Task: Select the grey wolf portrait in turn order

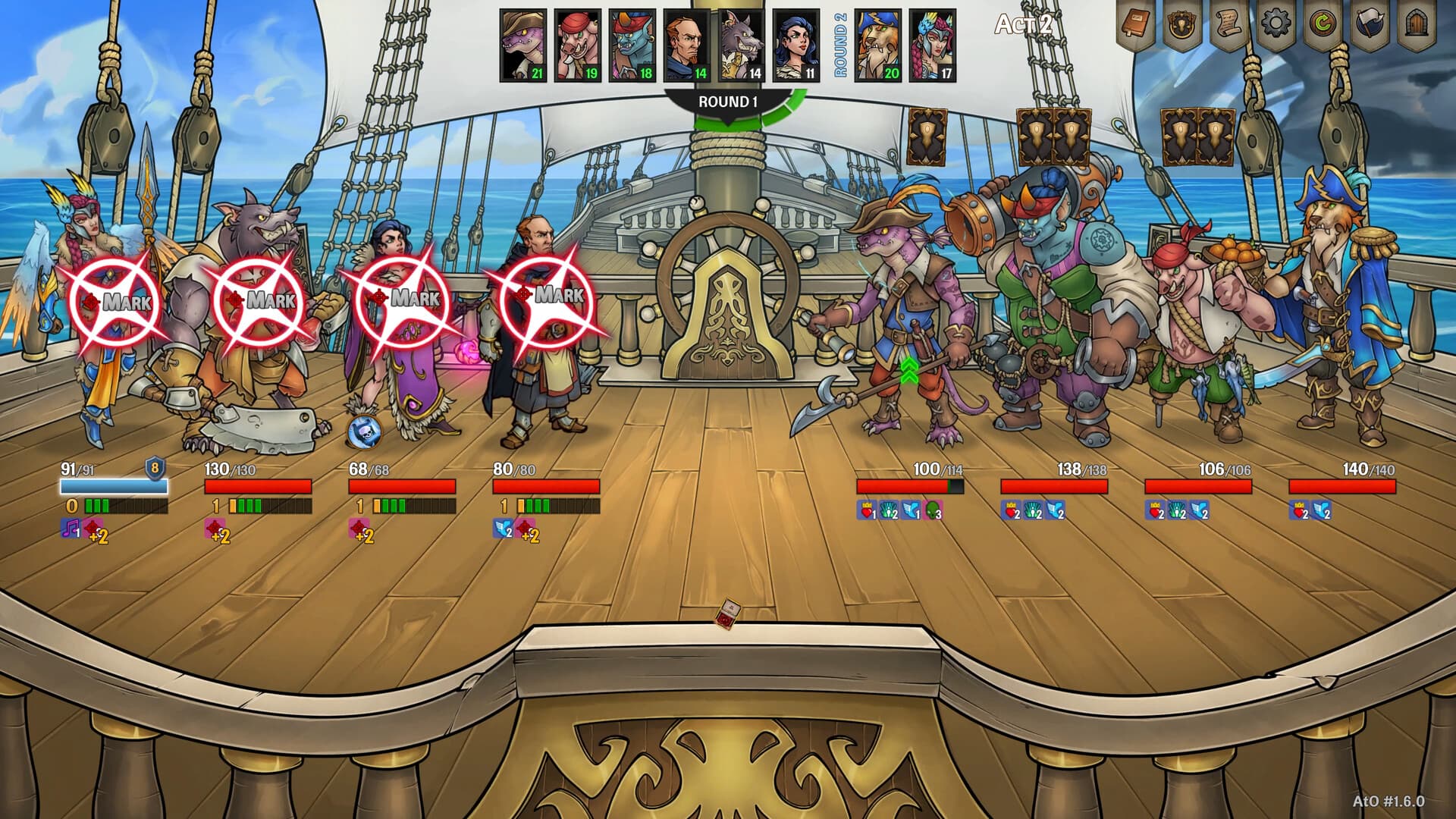Action: point(742,45)
